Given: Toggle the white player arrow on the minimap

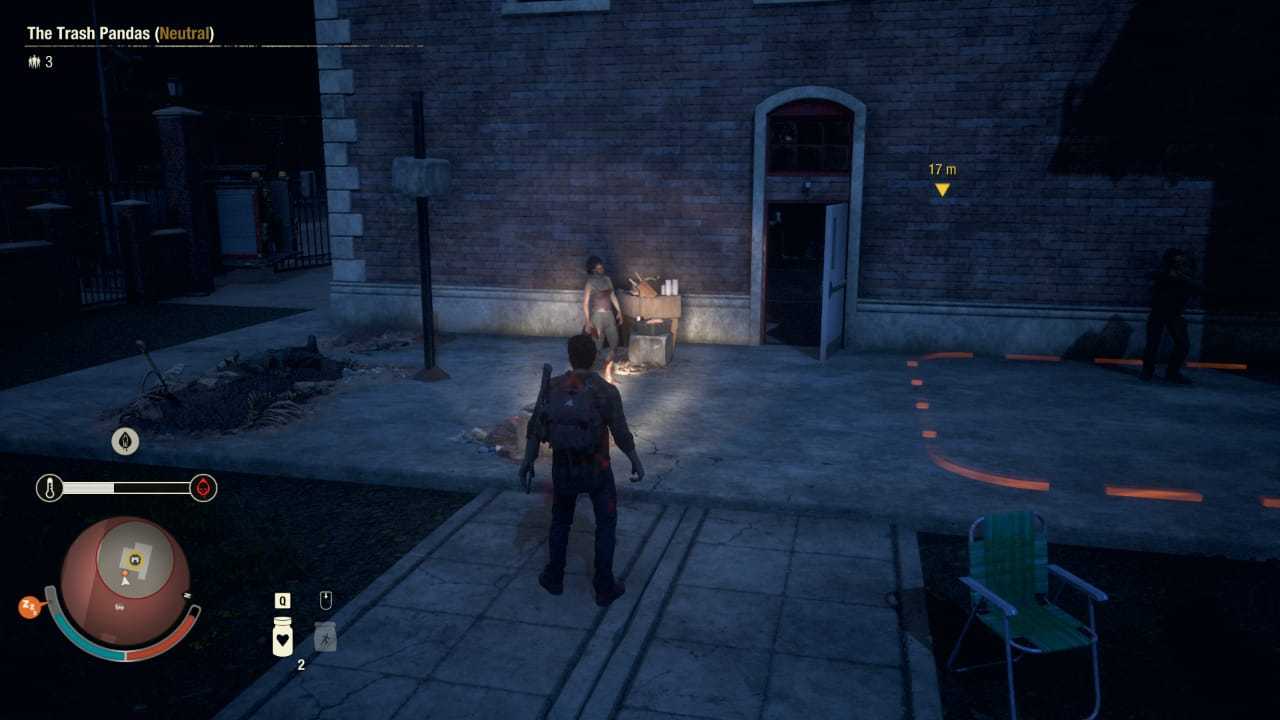Looking at the screenshot, I should [125, 582].
